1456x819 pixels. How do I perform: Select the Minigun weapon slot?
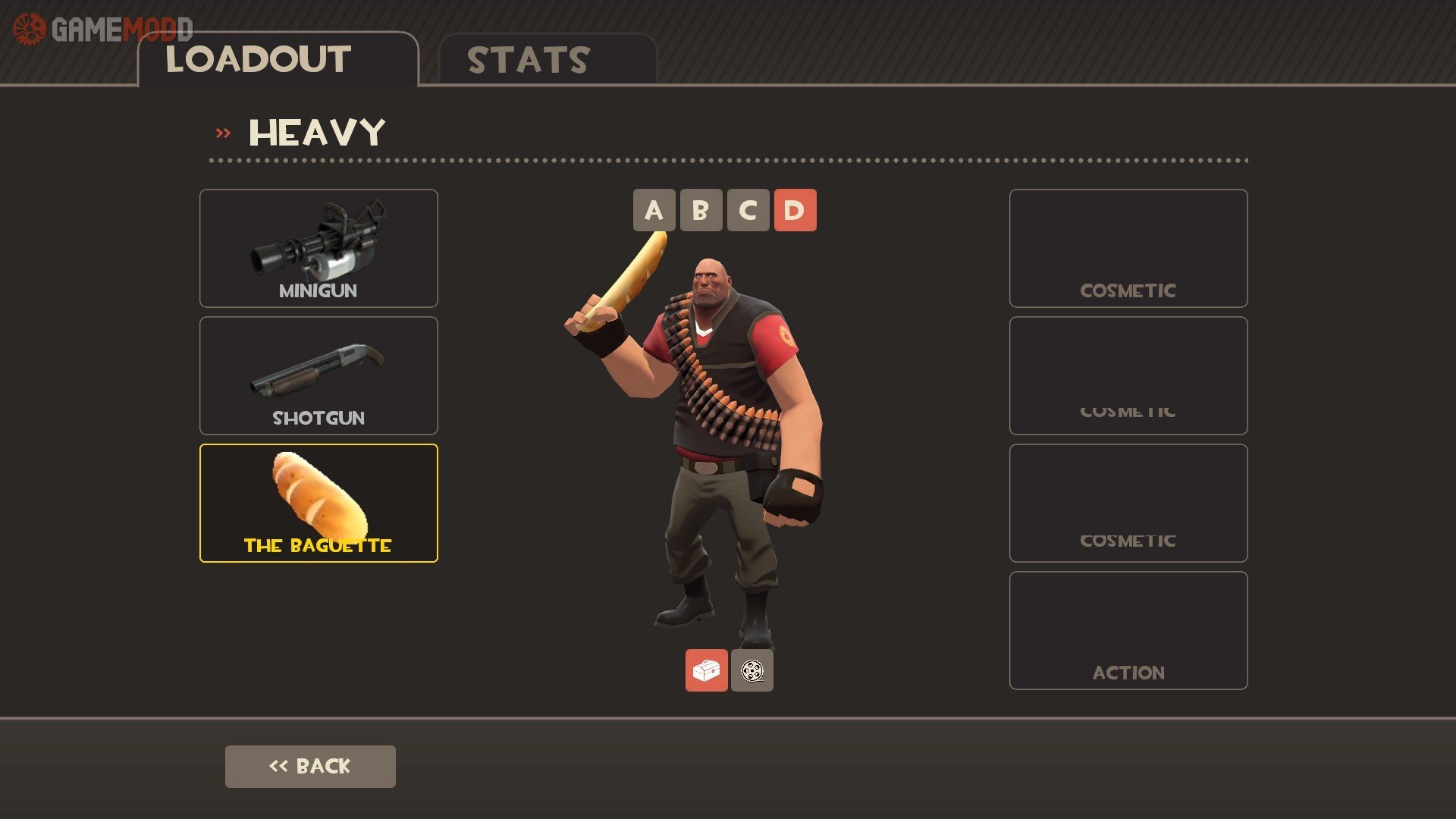point(318,248)
